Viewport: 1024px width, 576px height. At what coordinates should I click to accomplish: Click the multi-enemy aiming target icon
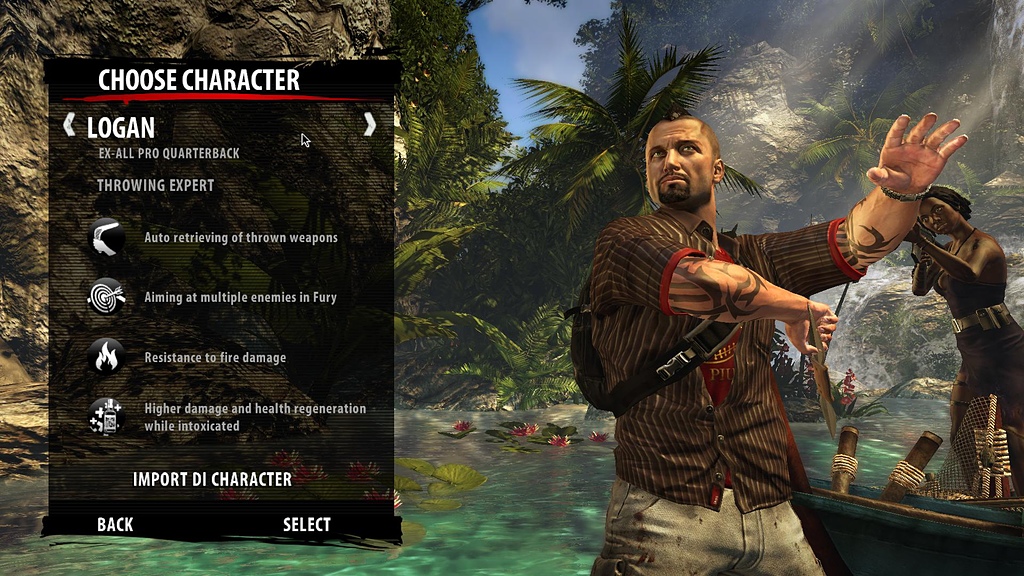coord(106,297)
